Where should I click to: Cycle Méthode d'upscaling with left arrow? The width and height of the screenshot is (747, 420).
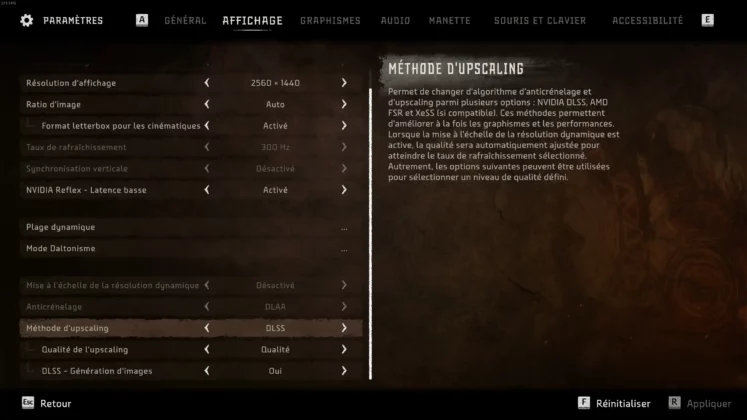(207, 328)
